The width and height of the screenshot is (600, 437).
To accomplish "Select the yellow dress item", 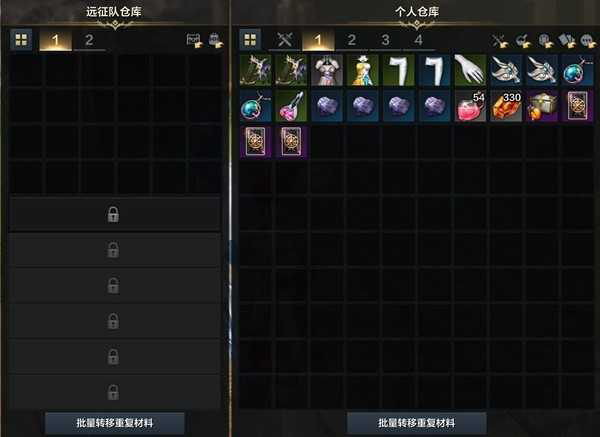I will [x=363, y=70].
